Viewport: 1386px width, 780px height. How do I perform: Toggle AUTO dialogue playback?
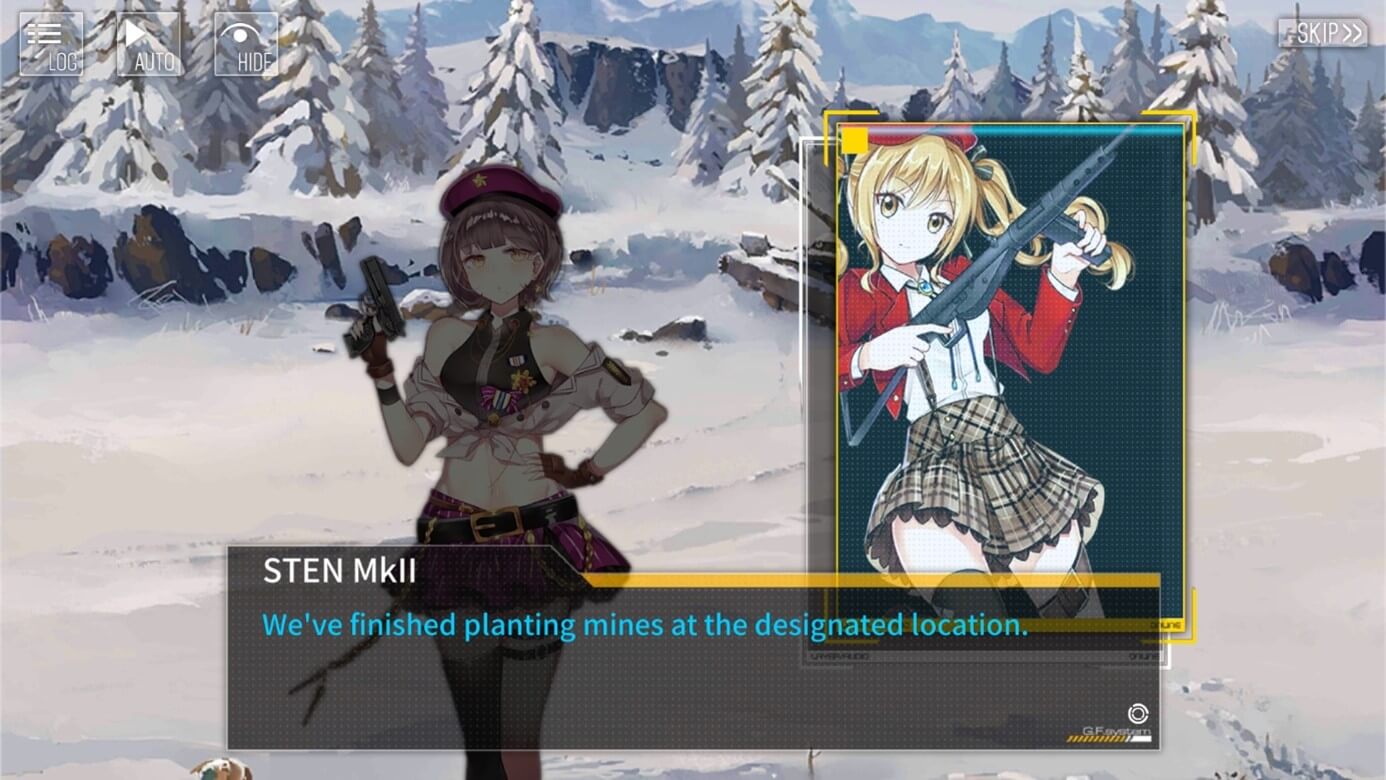(149, 44)
